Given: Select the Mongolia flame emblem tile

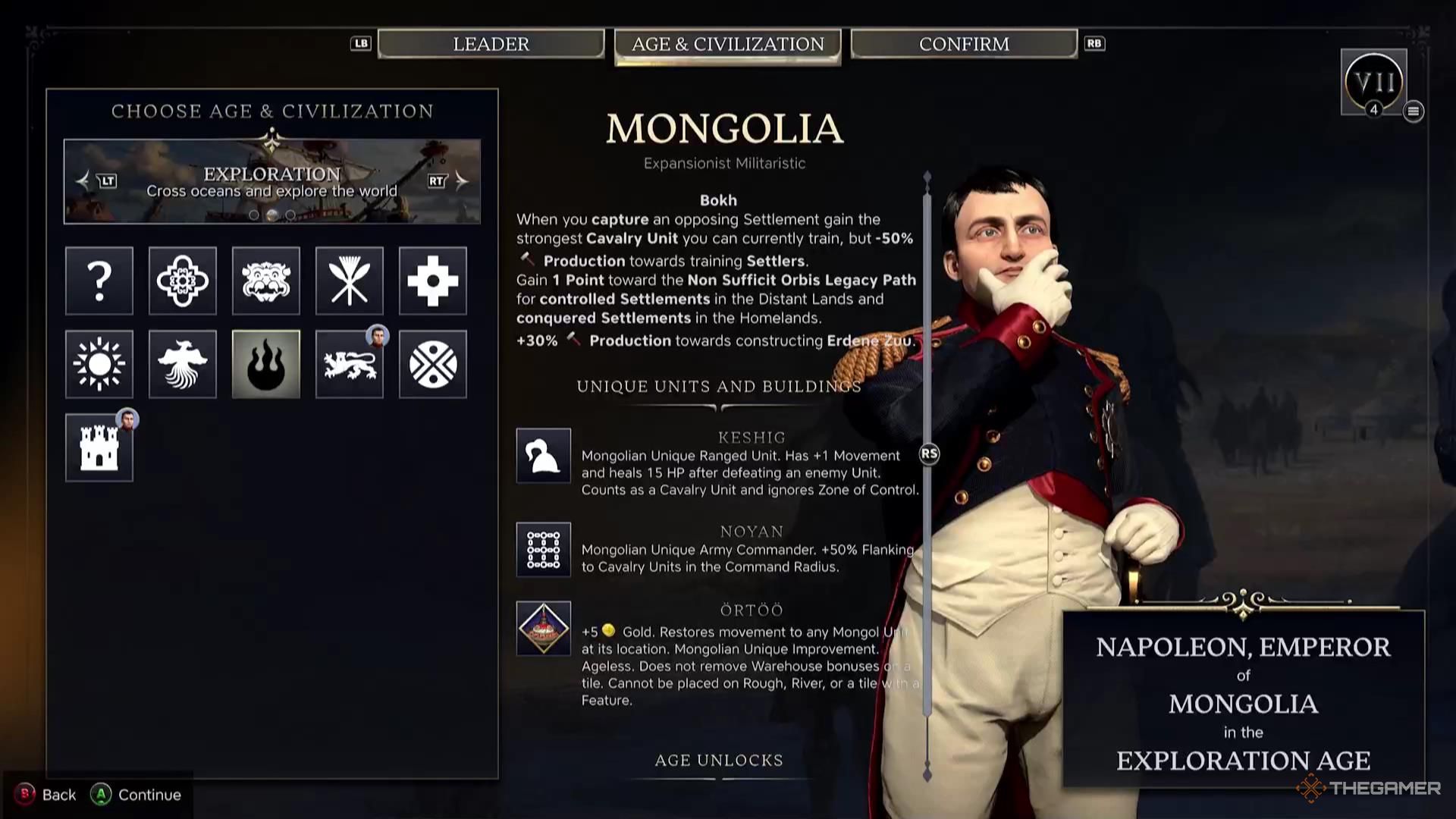Looking at the screenshot, I should 266,364.
